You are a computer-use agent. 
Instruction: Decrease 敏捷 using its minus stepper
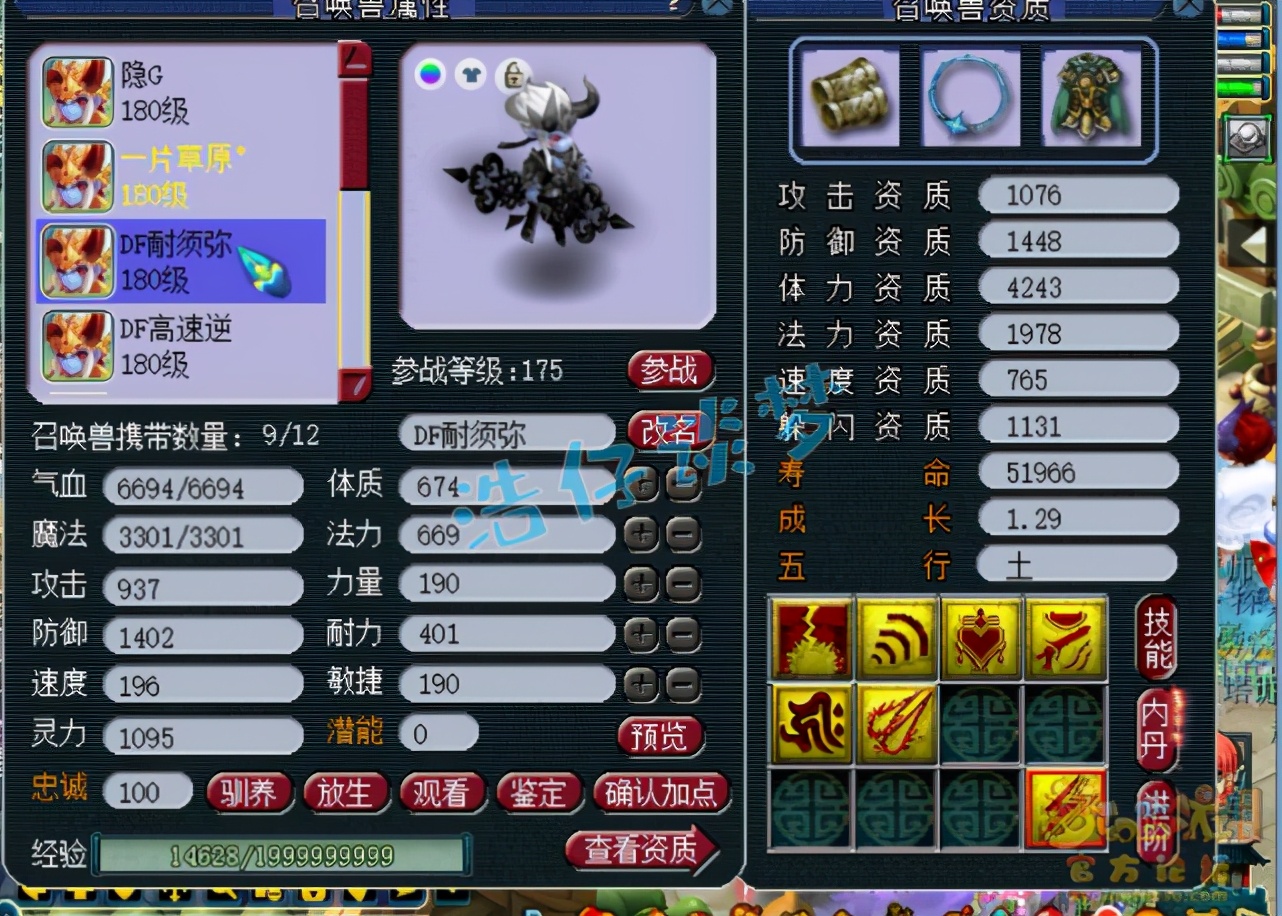[x=681, y=684]
